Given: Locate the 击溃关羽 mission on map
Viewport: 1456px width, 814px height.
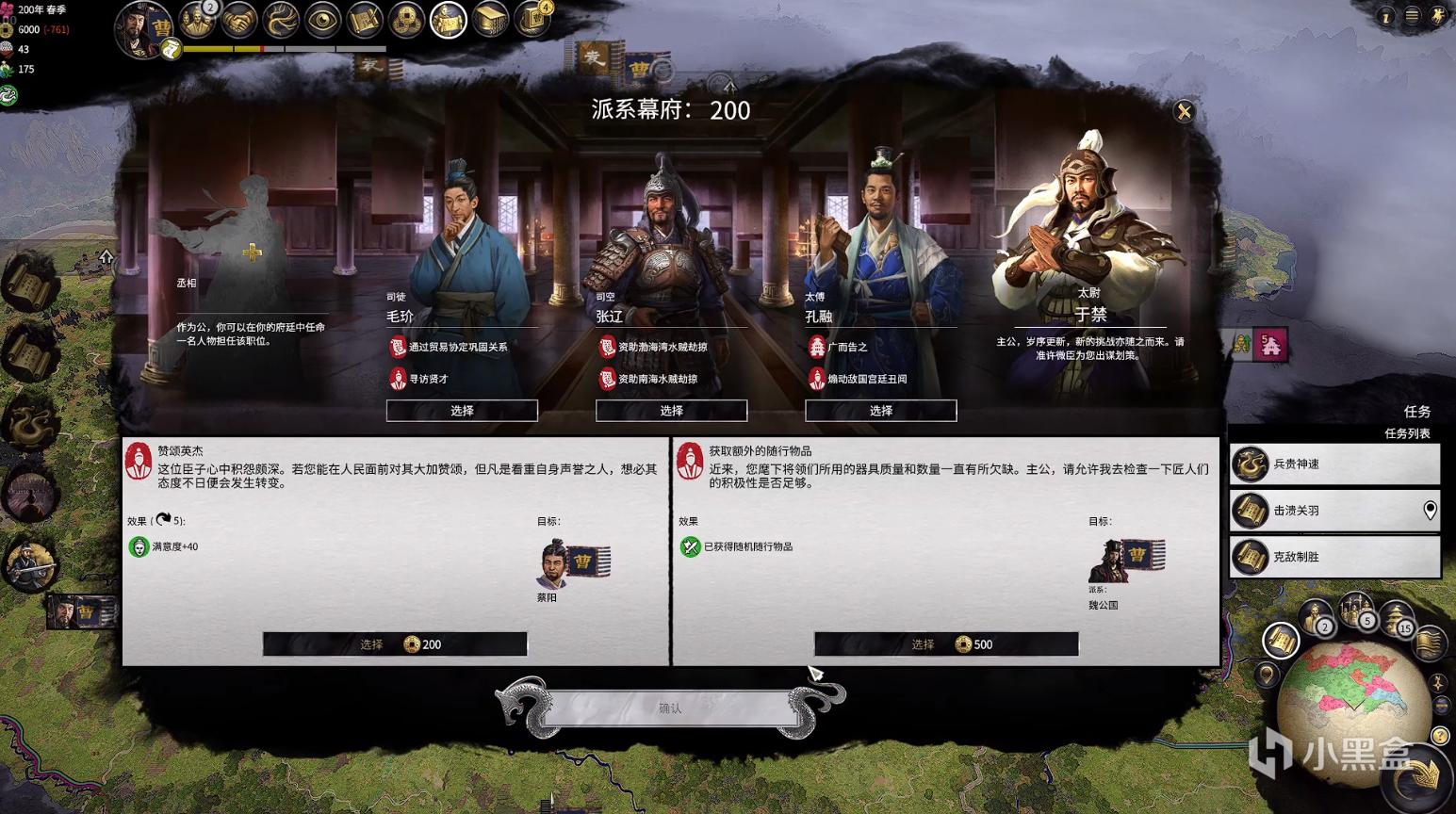Looking at the screenshot, I should [x=1430, y=511].
